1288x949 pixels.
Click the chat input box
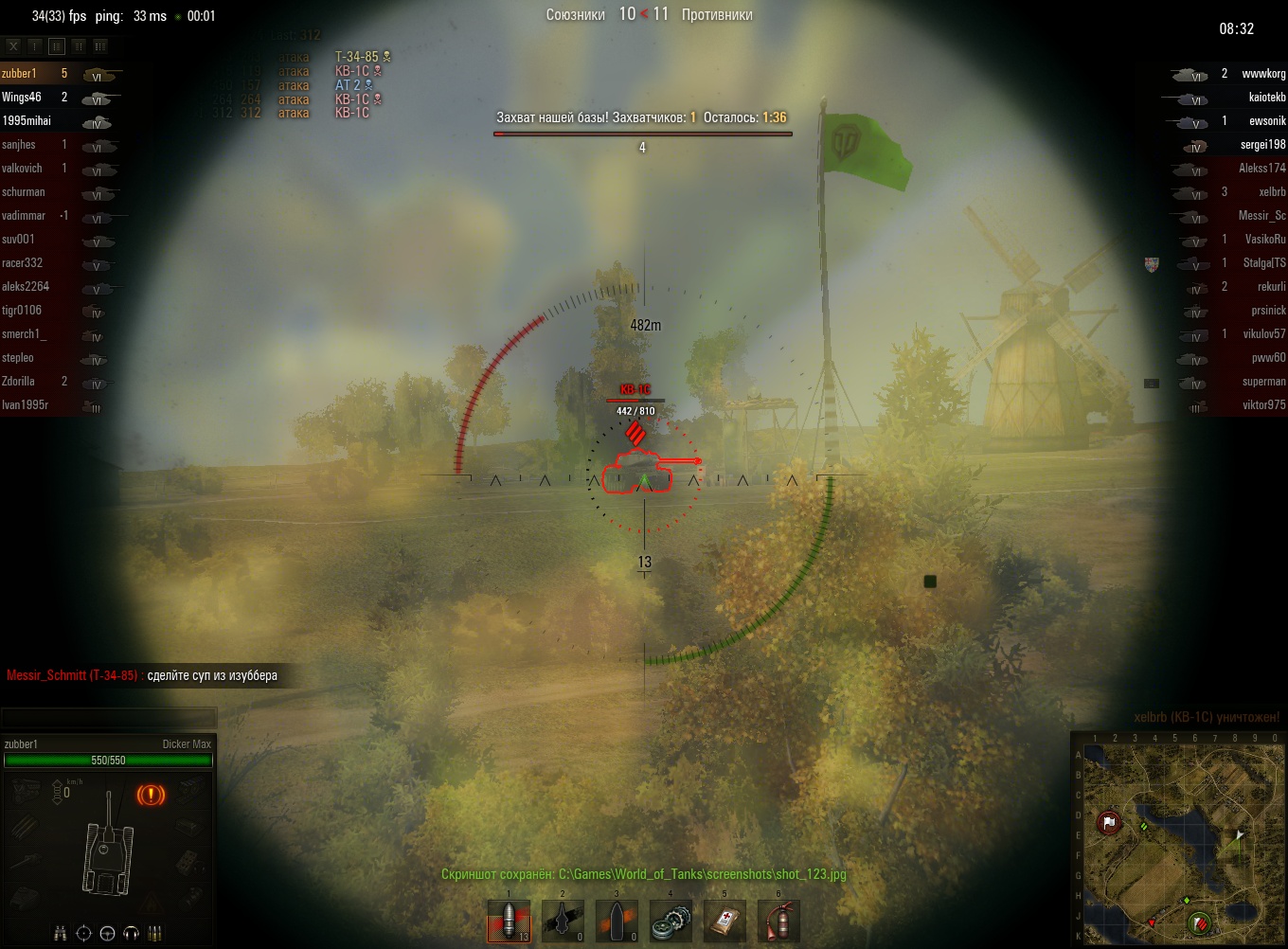[x=109, y=718]
